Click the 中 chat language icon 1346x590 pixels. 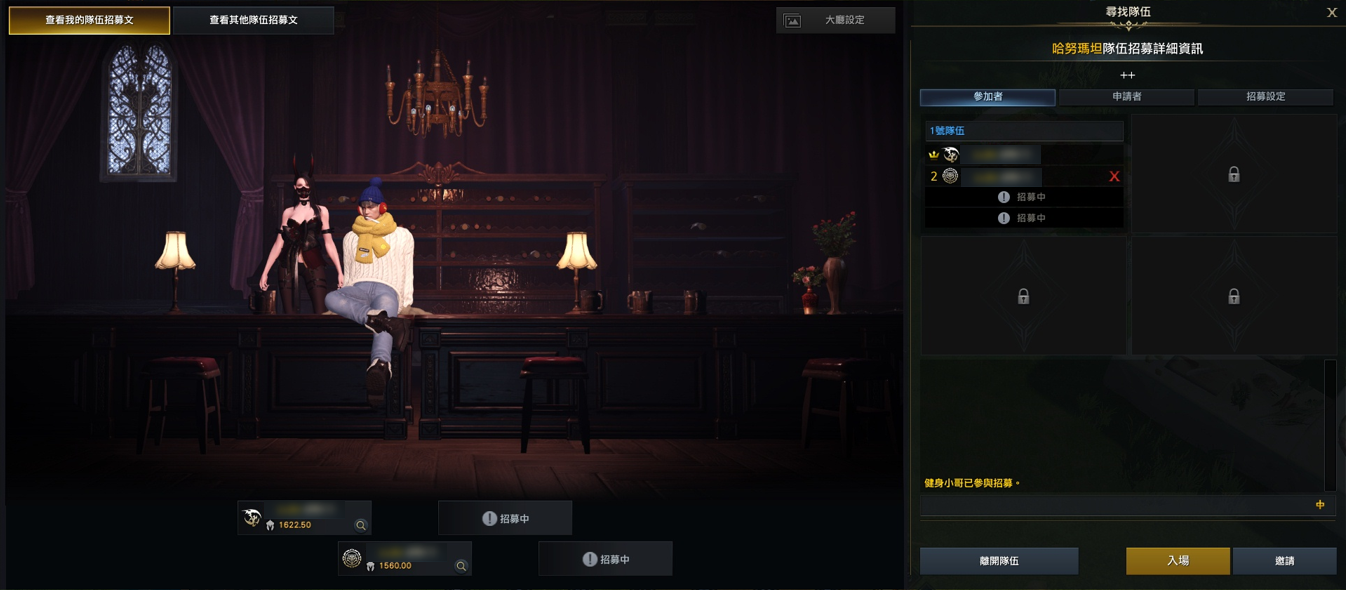pos(1320,506)
